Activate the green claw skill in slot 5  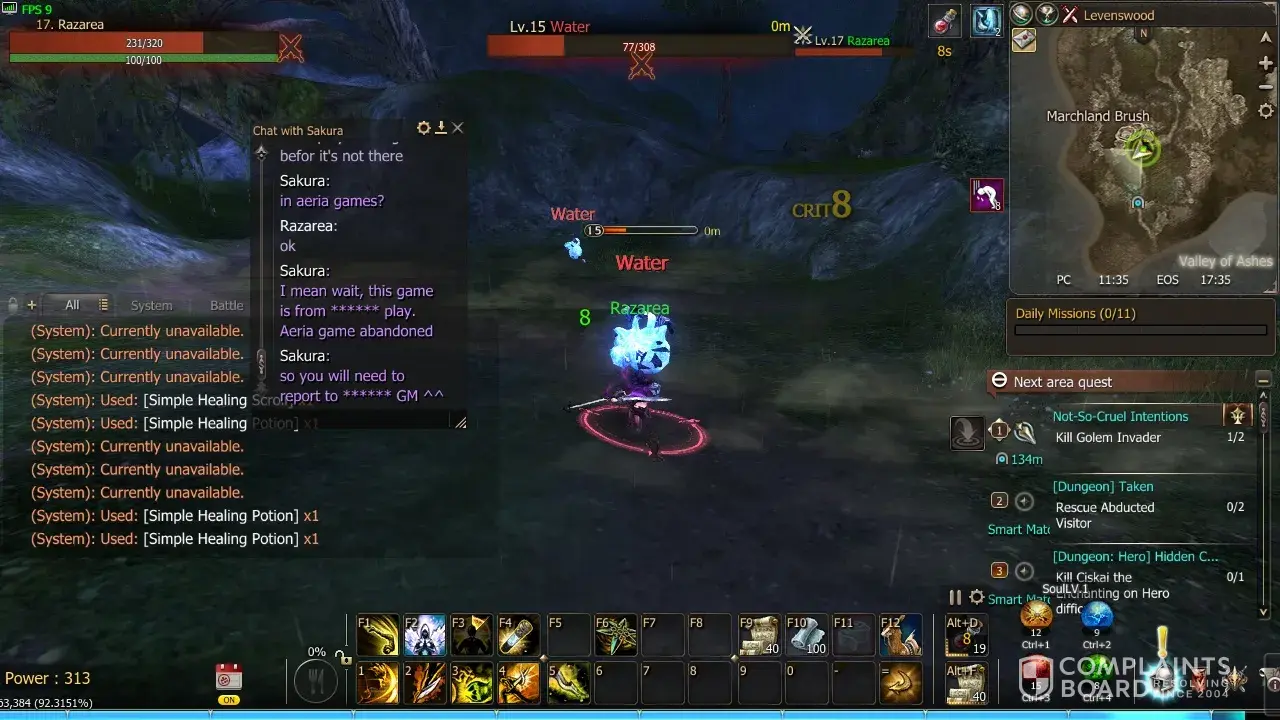[x=566, y=683]
